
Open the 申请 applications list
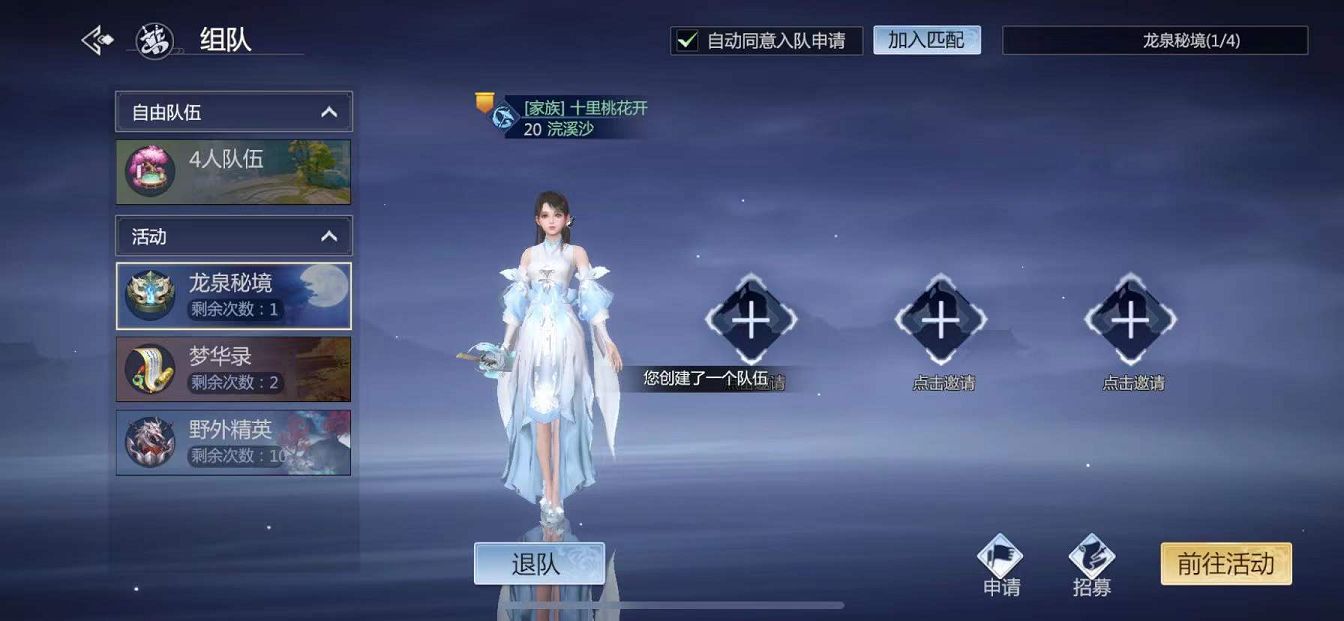point(1001,565)
